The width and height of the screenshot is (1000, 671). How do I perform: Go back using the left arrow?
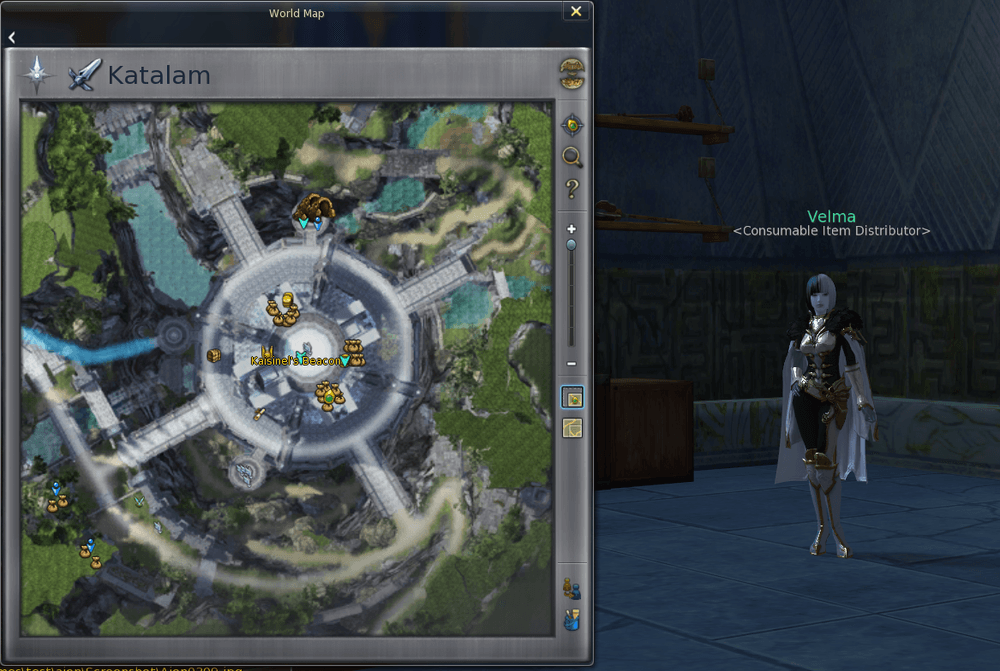[x=11, y=37]
